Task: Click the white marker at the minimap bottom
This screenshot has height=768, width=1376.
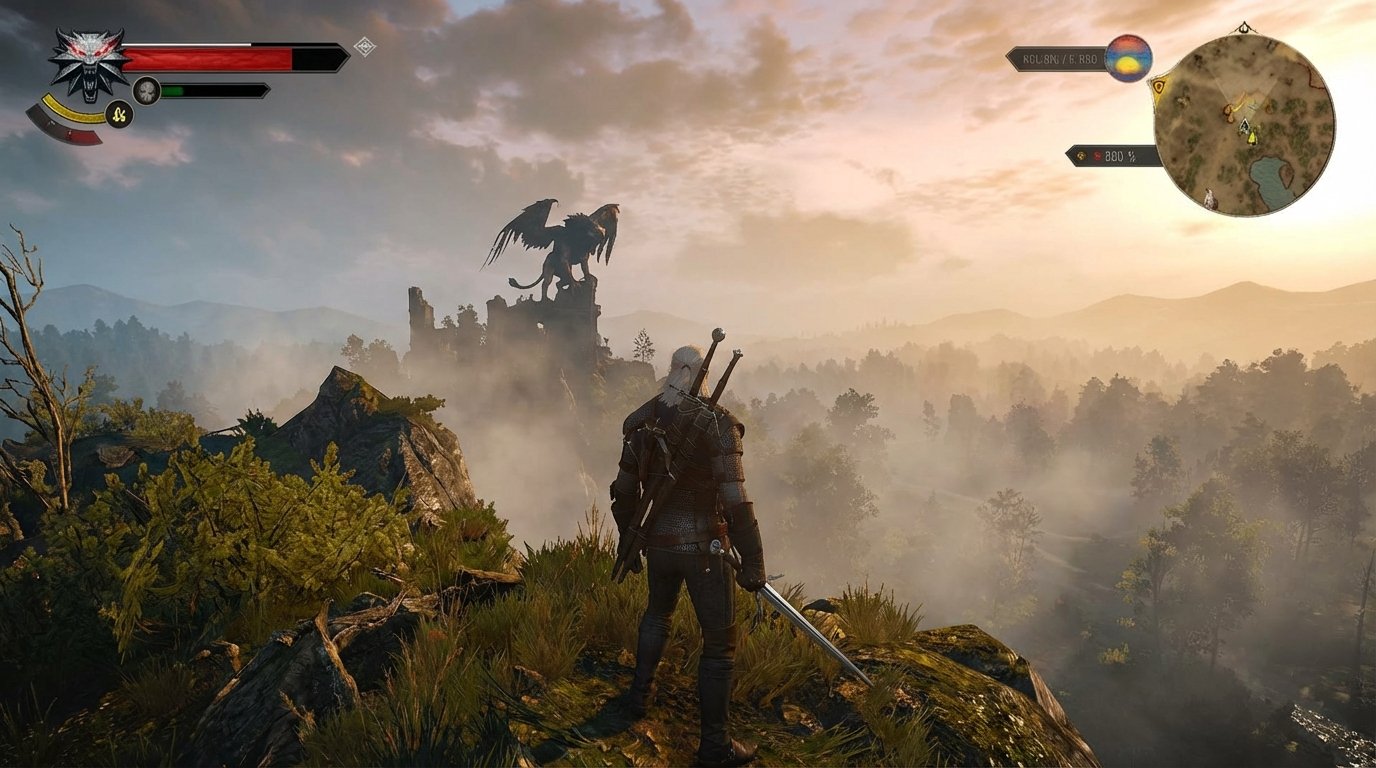Action: (x=1210, y=196)
